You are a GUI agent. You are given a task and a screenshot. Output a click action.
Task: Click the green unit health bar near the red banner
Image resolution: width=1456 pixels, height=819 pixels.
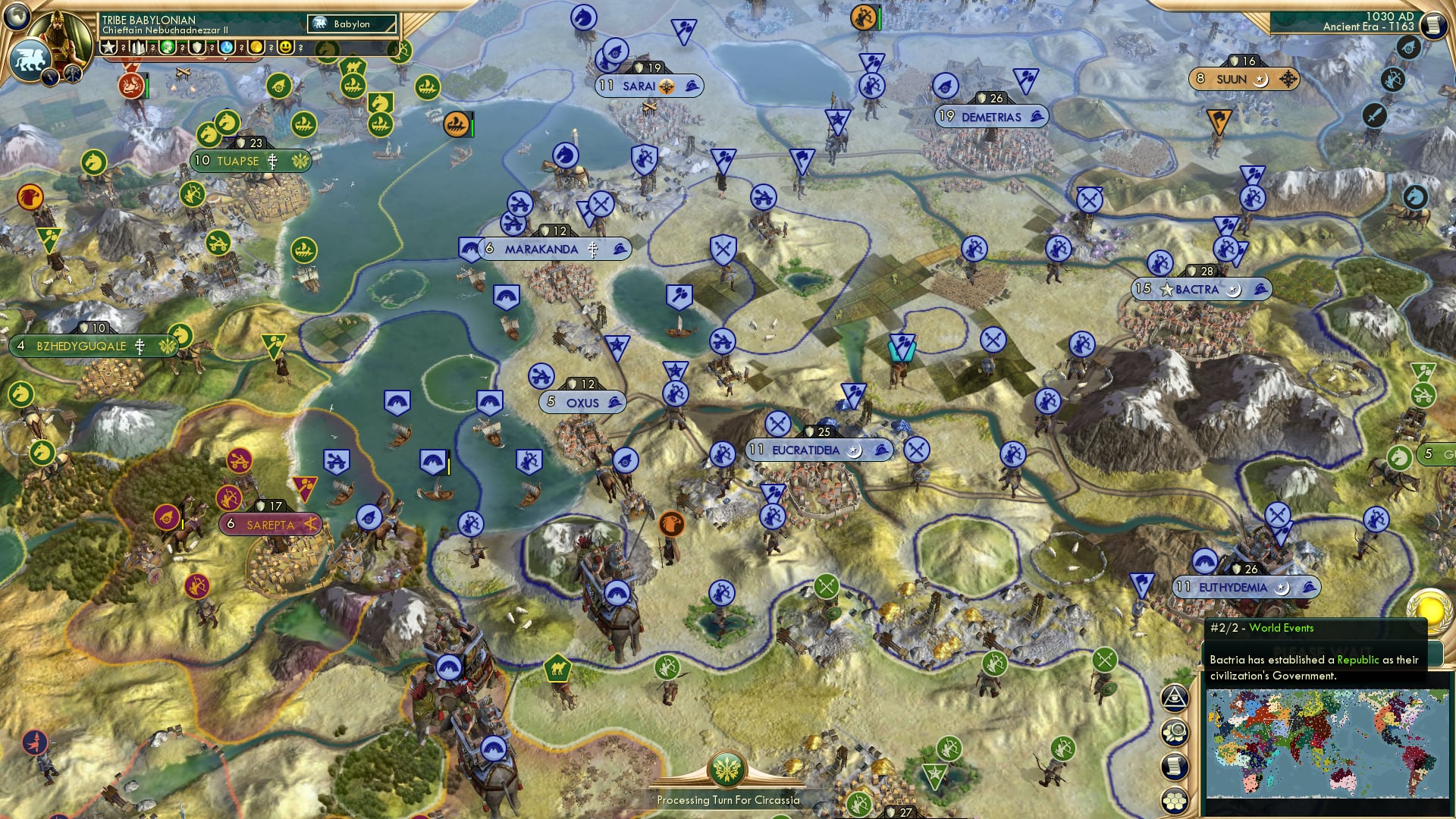coord(146,85)
